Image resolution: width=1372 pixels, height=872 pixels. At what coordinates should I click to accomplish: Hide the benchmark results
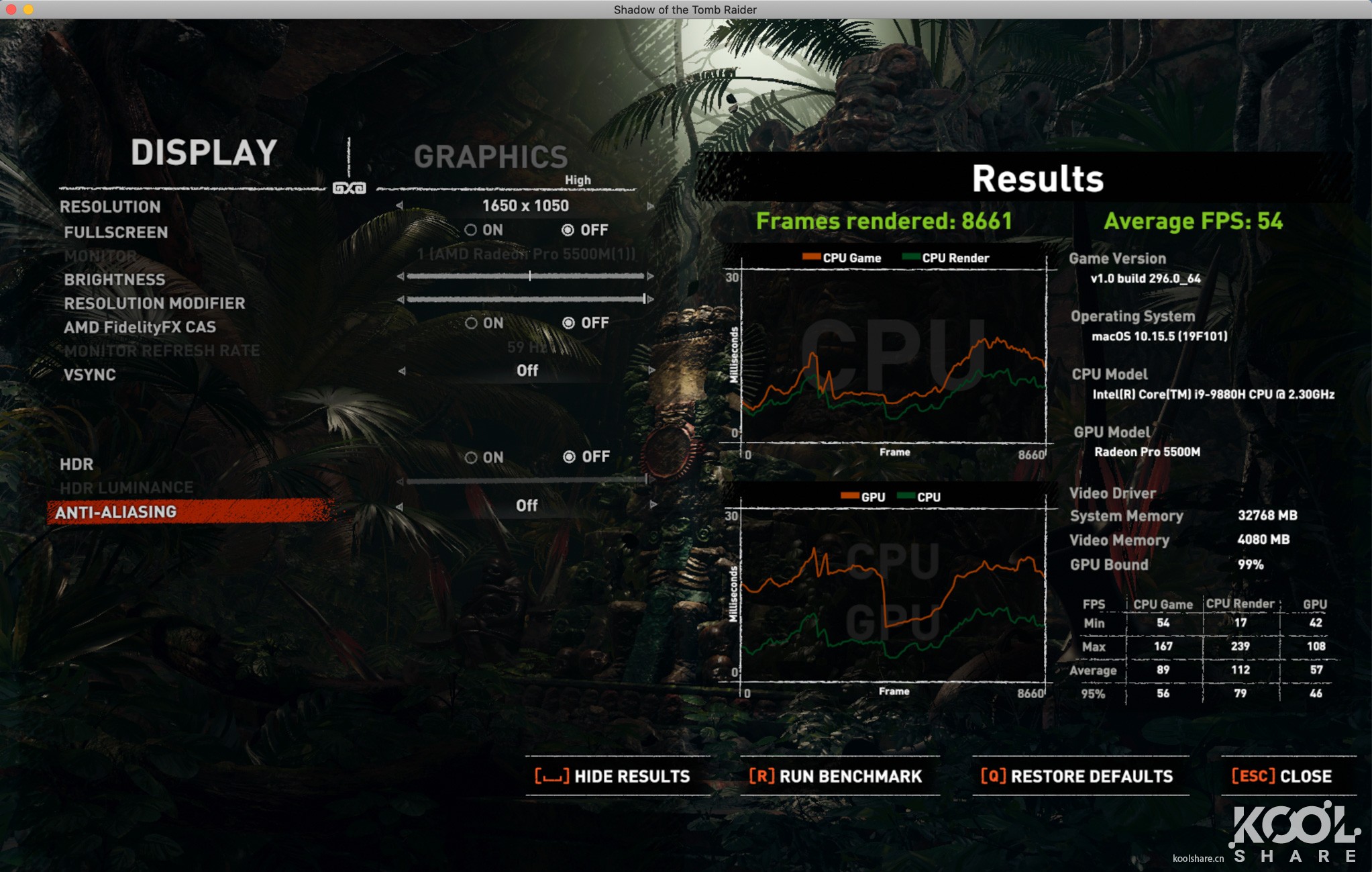613,777
